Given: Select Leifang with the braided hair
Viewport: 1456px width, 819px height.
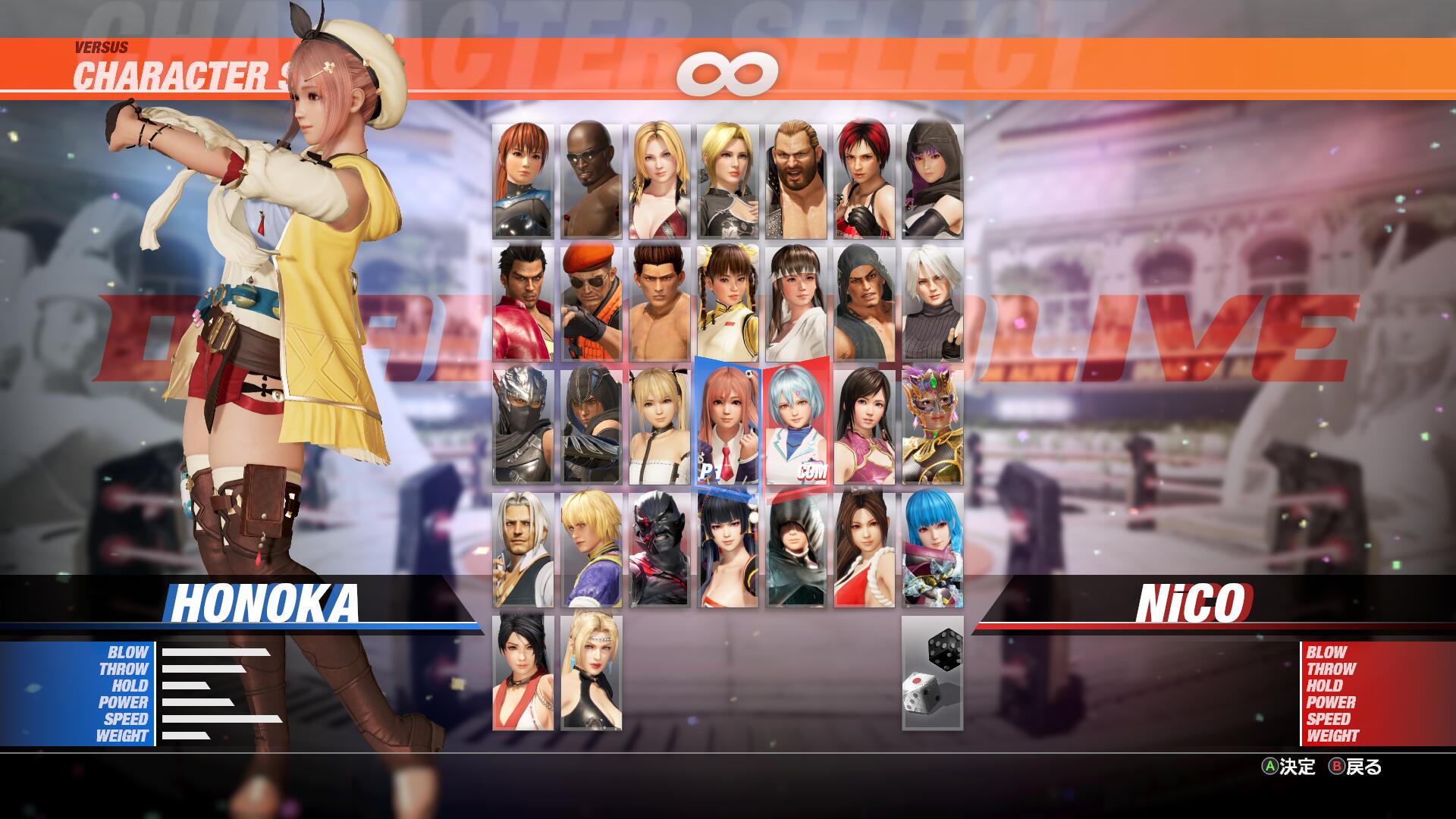Looking at the screenshot, I should [727, 303].
